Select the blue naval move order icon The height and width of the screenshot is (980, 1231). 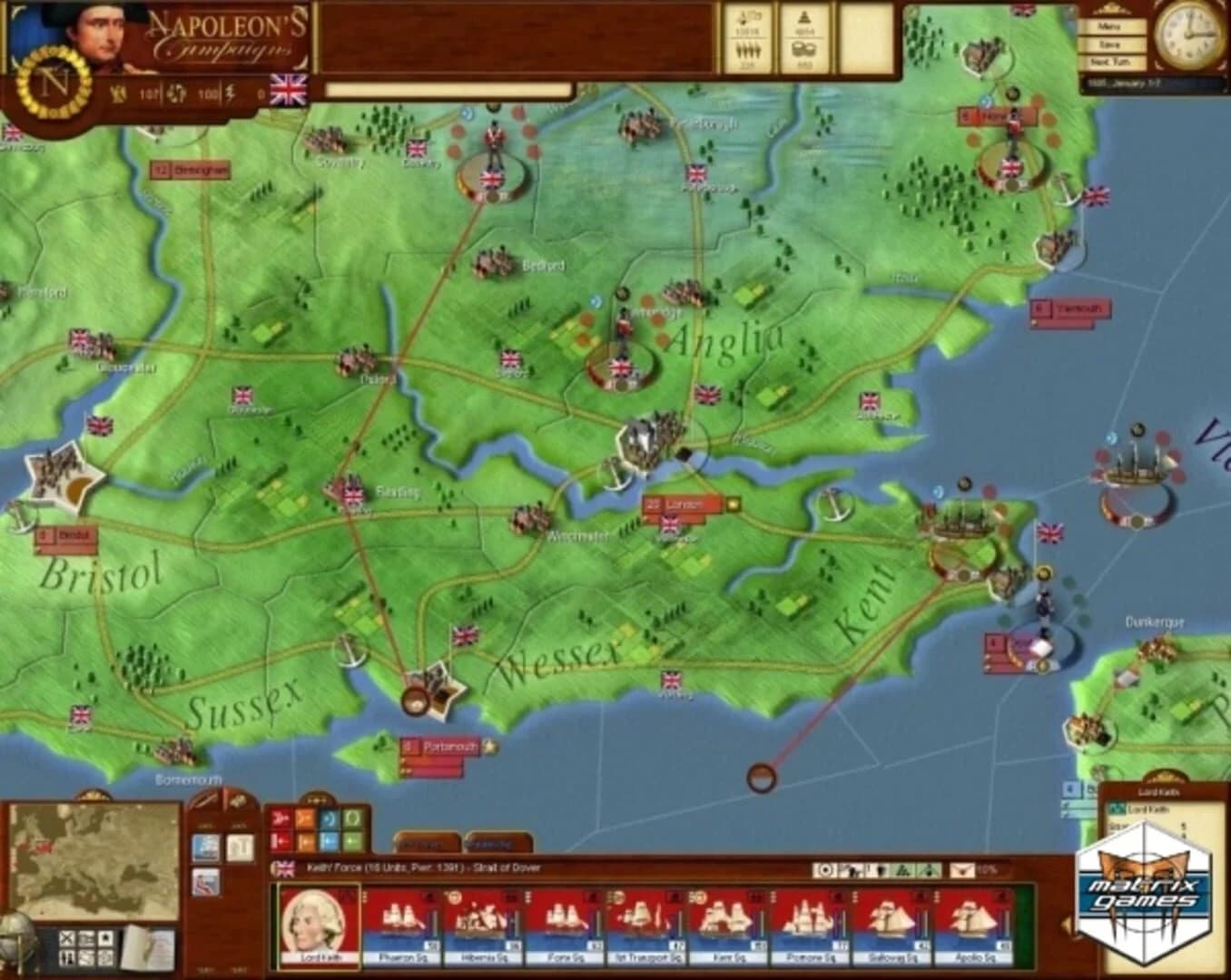[327, 817]
